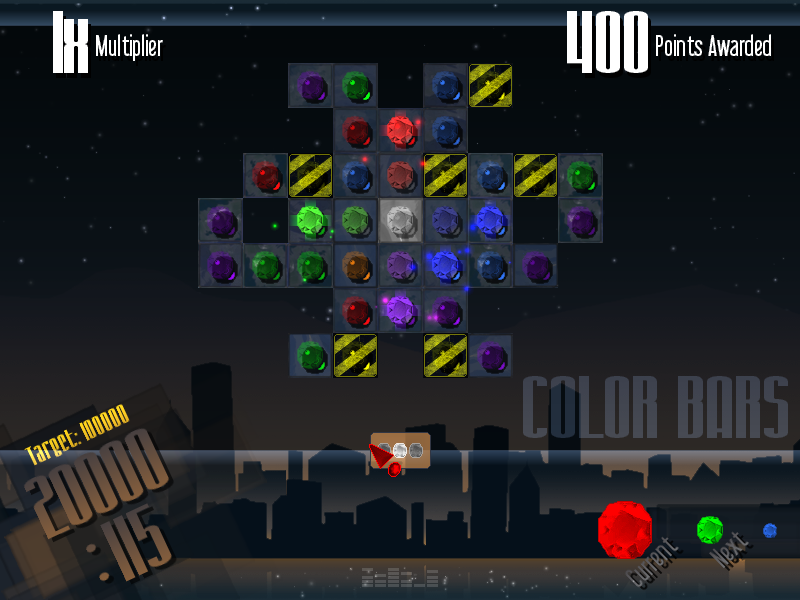Select the small blue upcoming gem icon
The image size is (800, 600).
[x=770, y=530]
